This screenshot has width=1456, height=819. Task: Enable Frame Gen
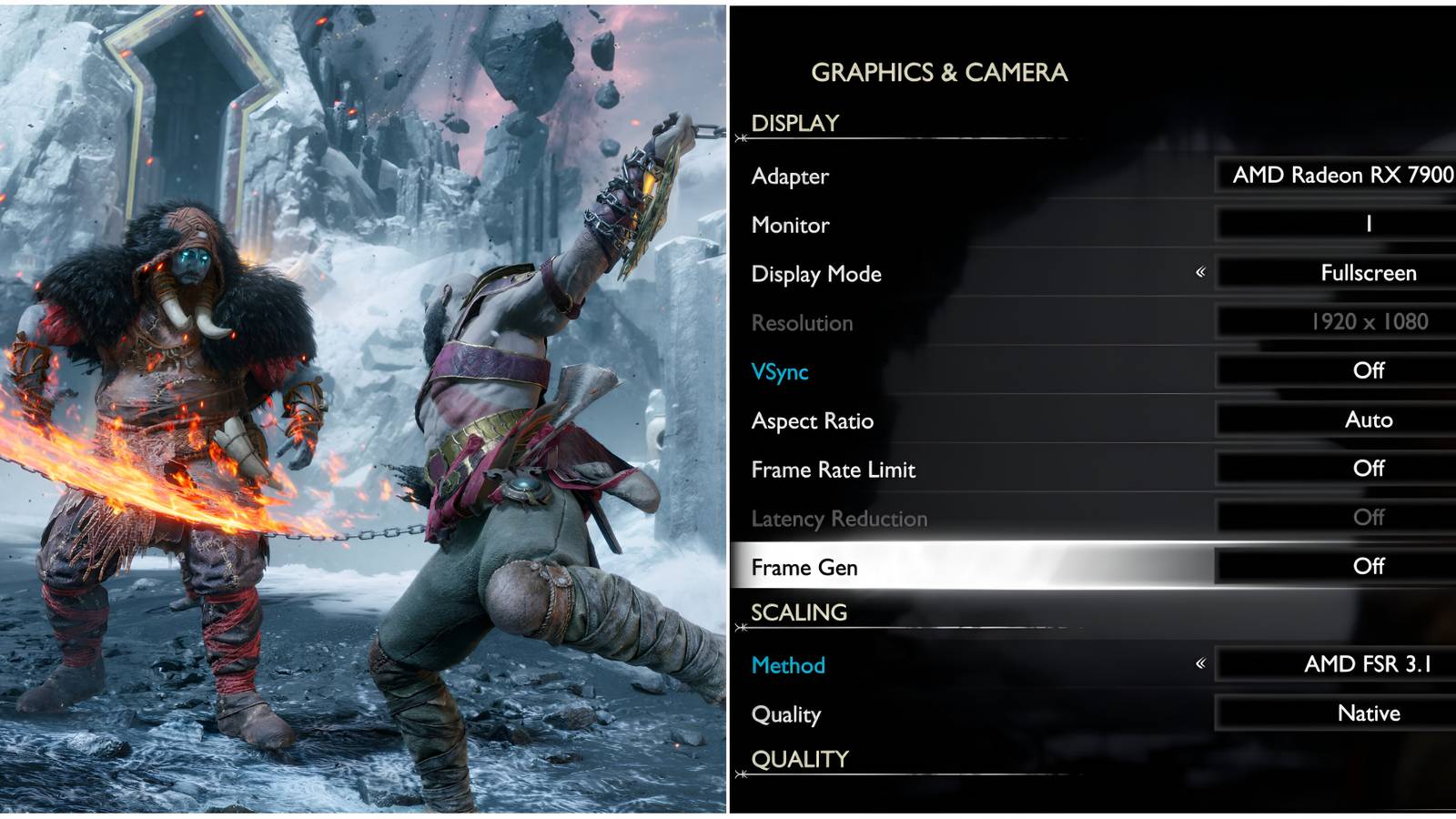tap(1370, 566)
